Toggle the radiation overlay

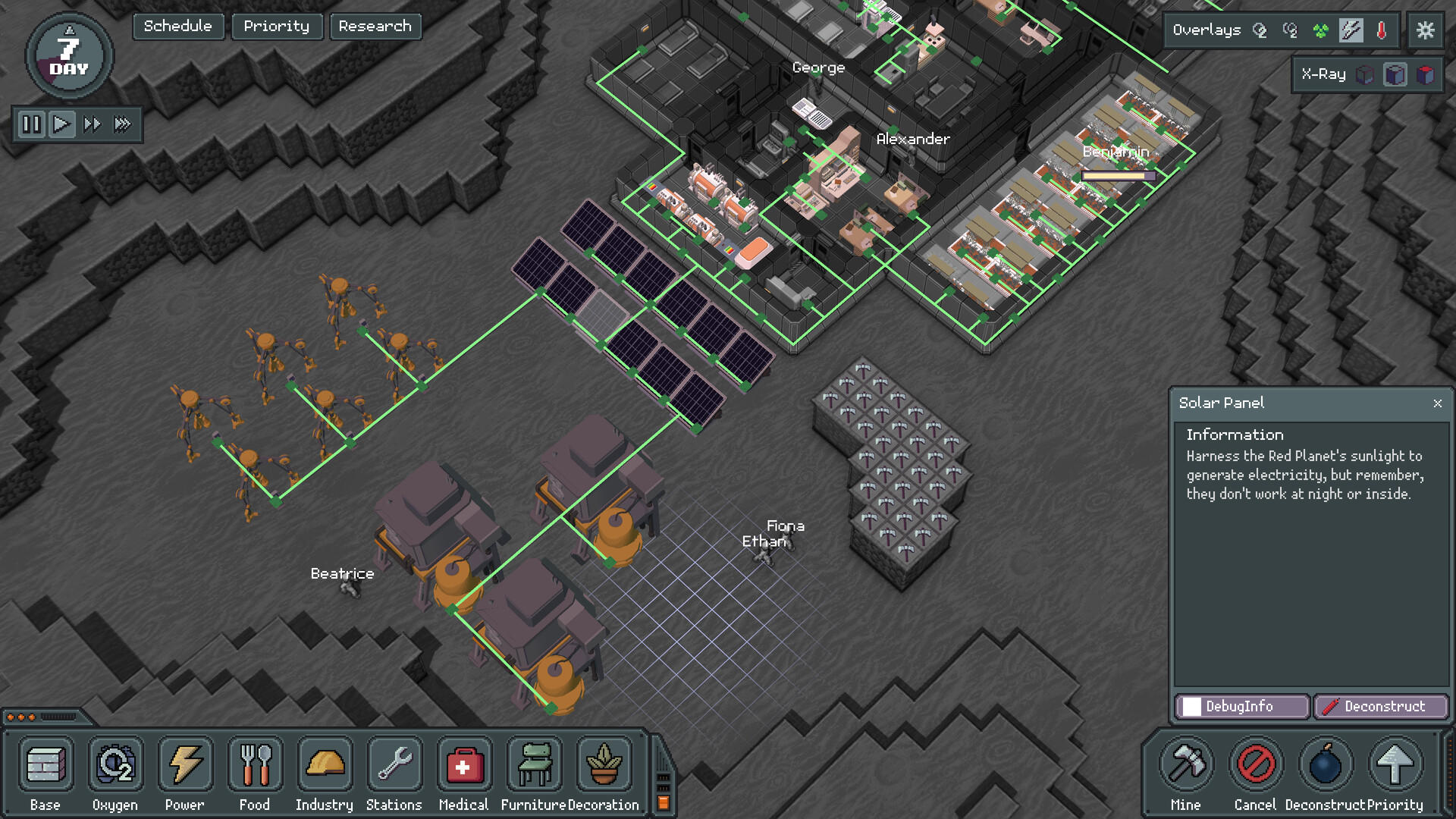pos(1321,30)
